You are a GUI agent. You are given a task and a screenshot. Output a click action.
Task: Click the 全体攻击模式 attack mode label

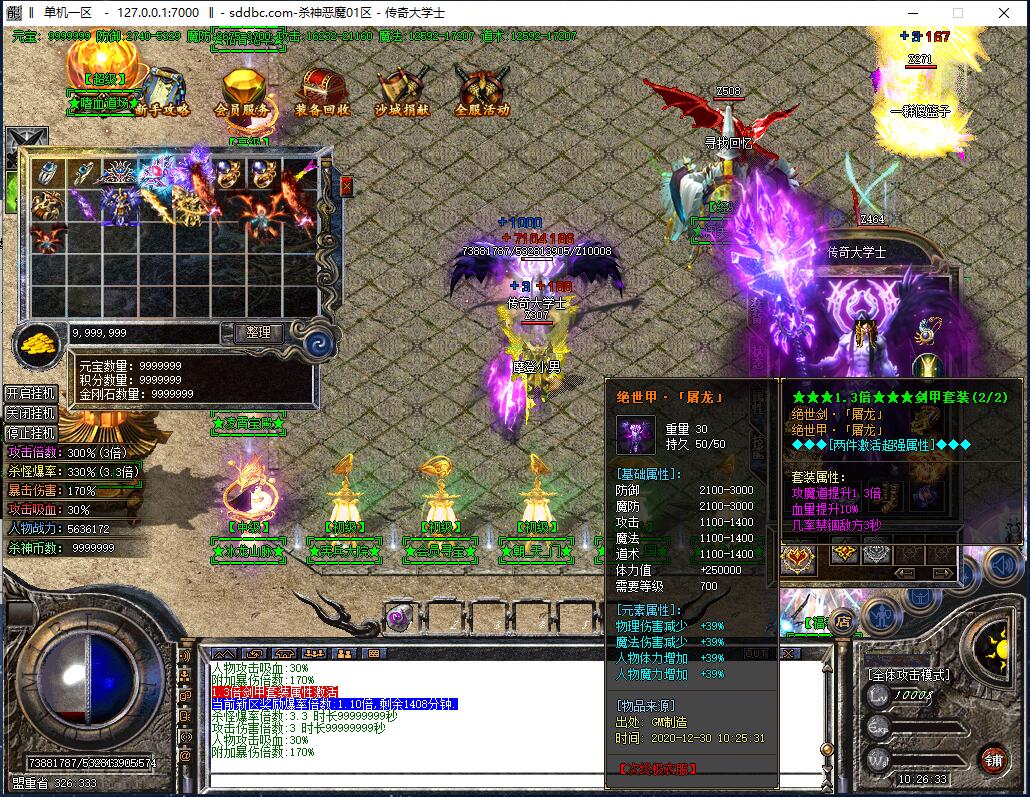908,674
